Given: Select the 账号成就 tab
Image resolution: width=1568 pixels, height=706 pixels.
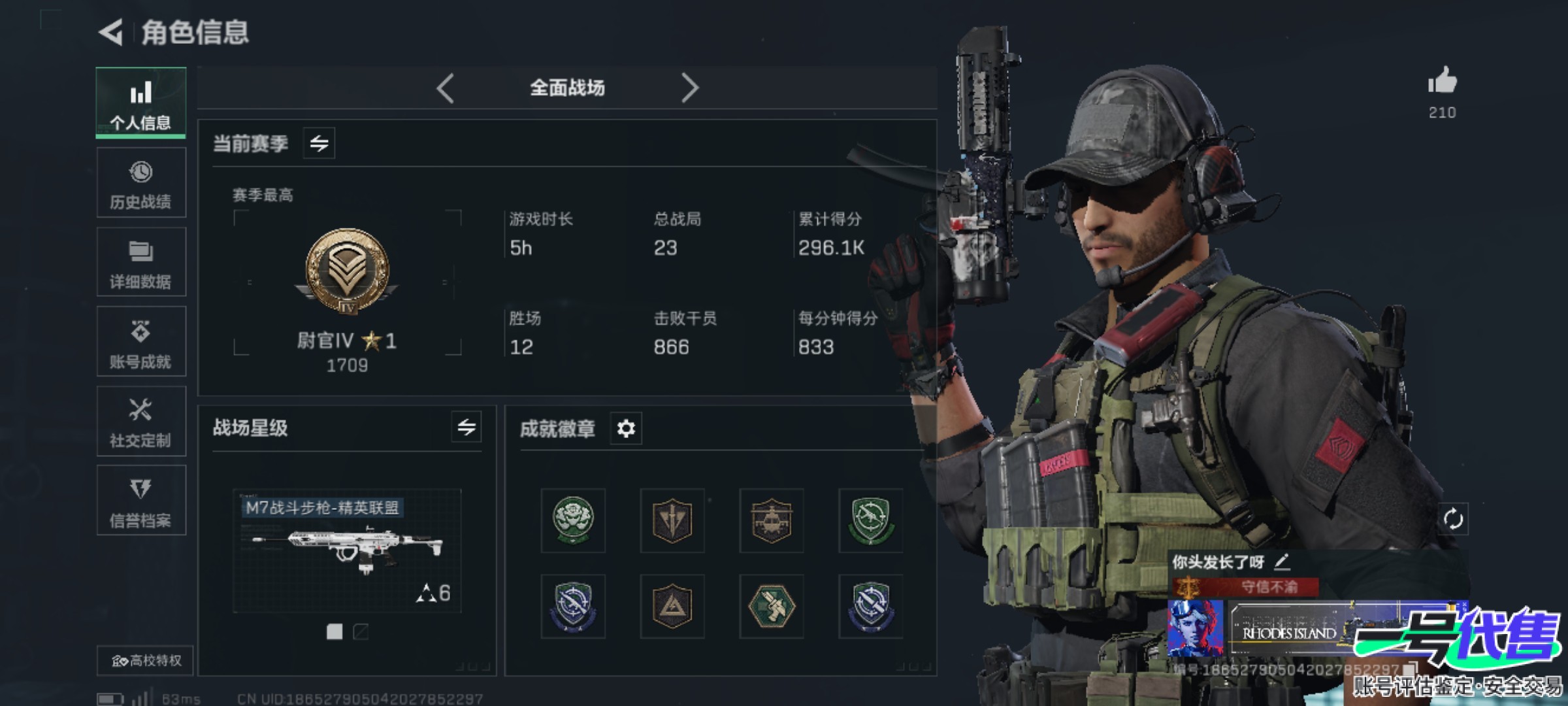Looking at the screenshot, I should tap(141, 343).
